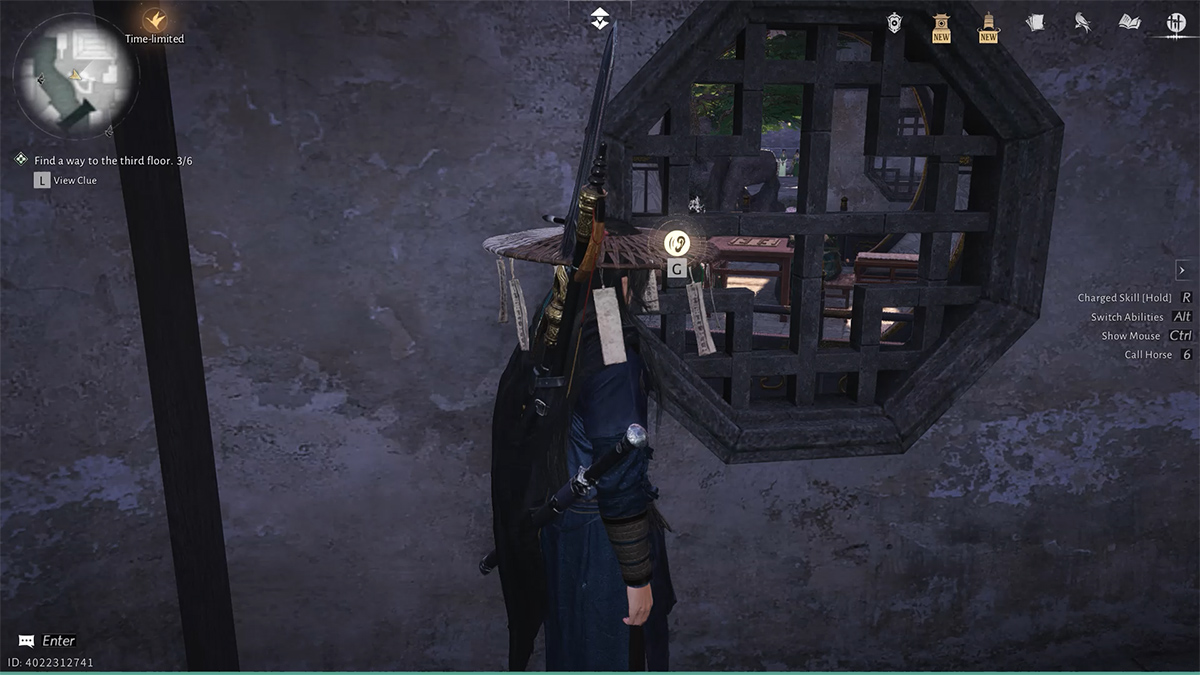This screenshot has height=675, width=1200.
Task: Select the third floor quest objective
Action: click(x=113, y=160)
